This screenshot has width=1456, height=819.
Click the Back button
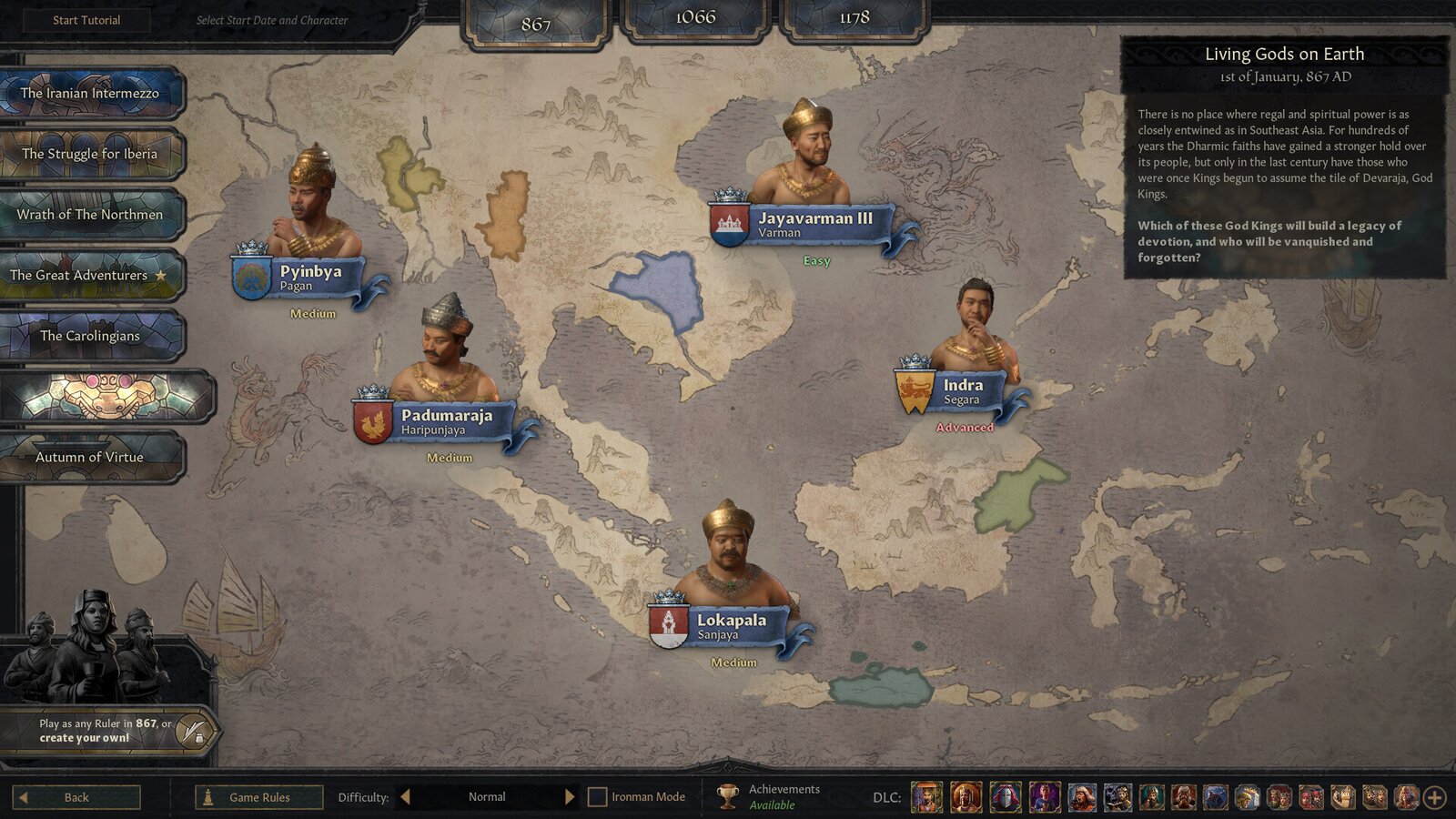pos(76,797)
